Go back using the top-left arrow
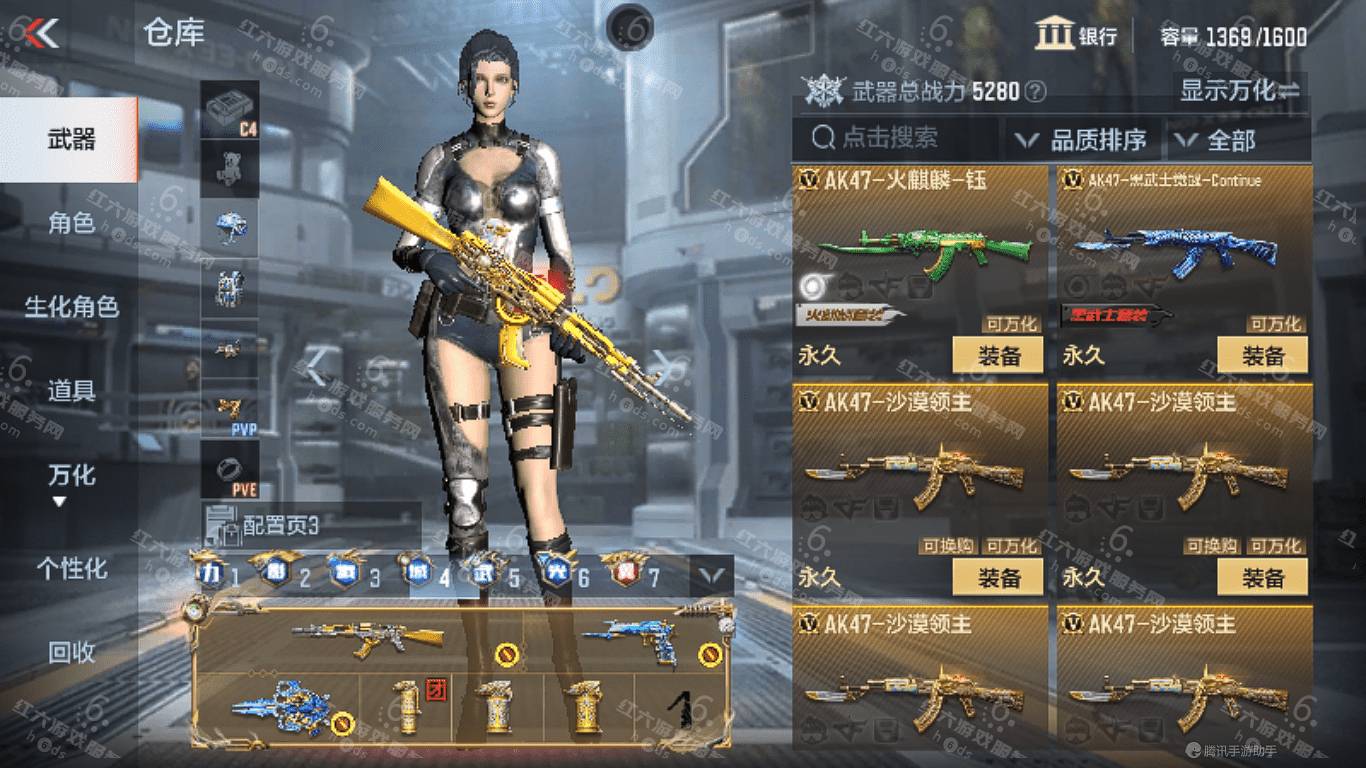The image size is (1366, 768). 40,34
